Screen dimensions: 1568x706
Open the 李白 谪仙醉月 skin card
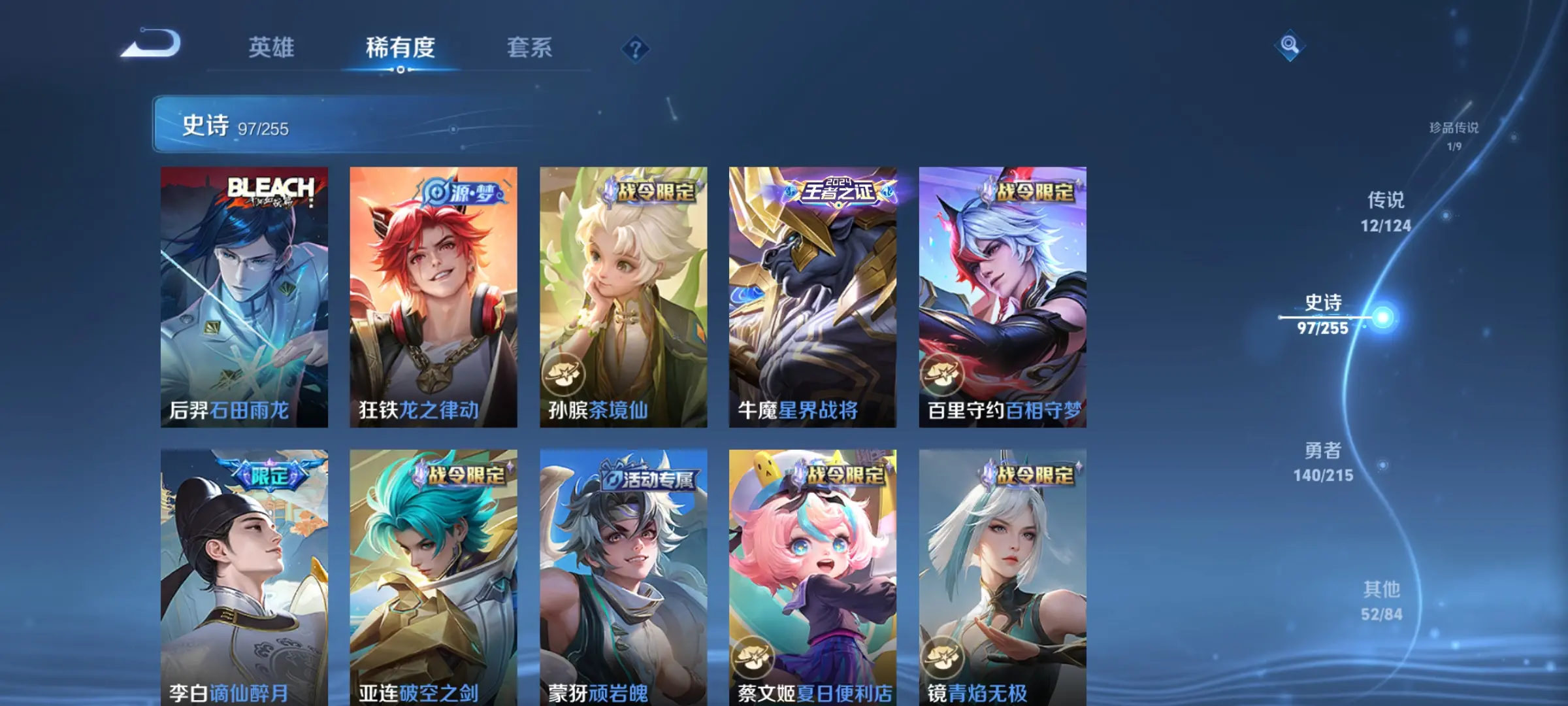(244, 577)
